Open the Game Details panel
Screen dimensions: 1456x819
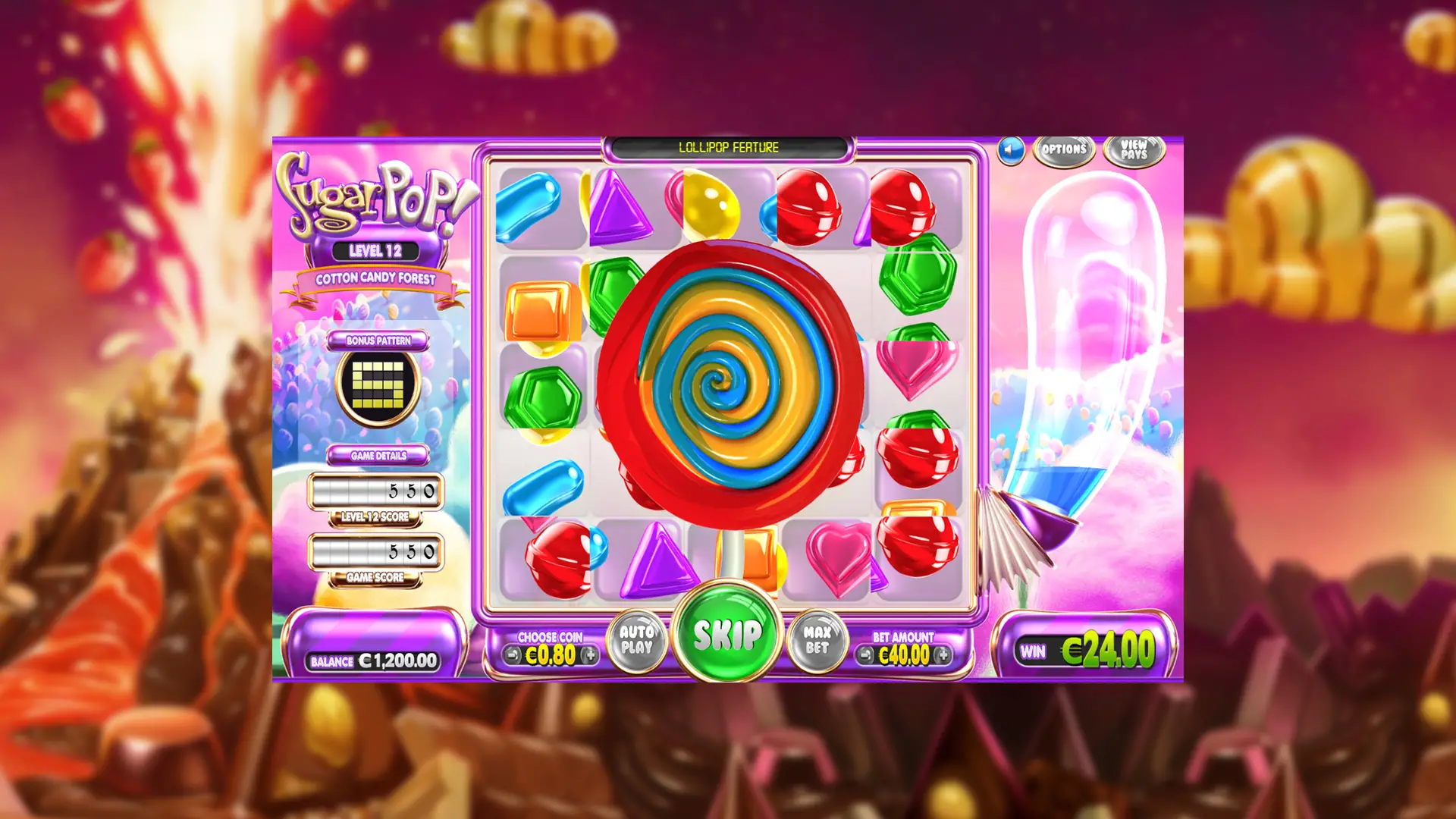(378, 456)
